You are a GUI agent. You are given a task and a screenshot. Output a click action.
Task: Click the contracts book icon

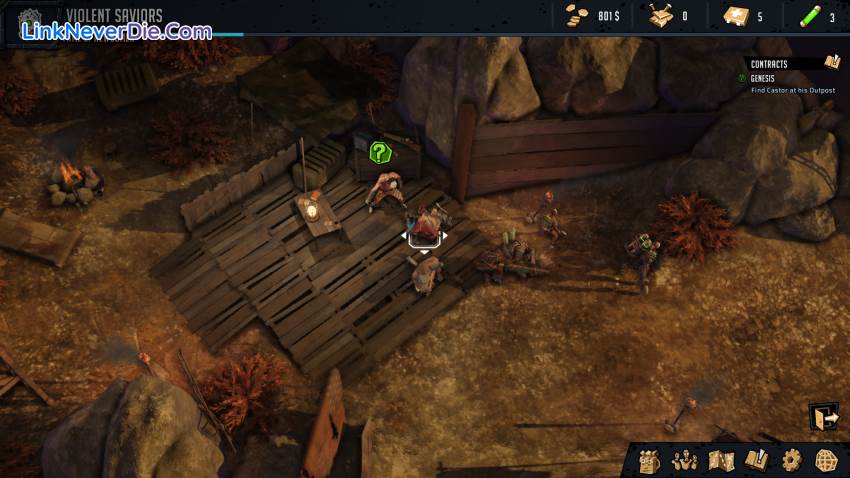[832, 63]
